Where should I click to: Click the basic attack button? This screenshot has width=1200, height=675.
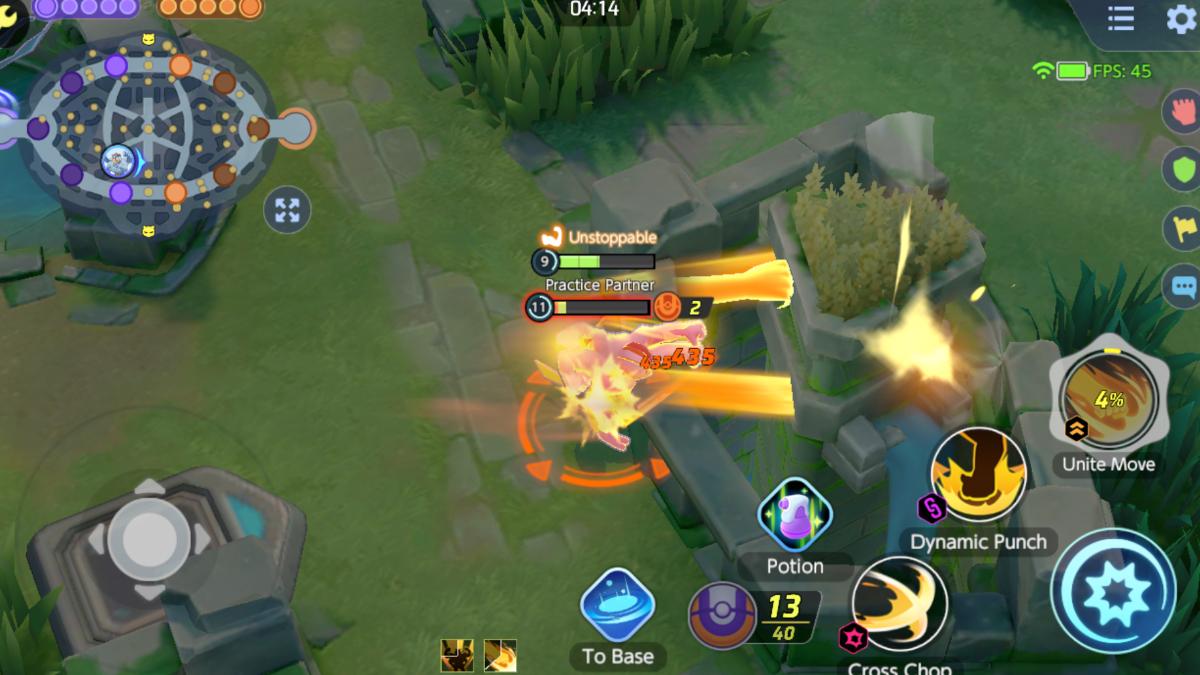click(1112, 590)
